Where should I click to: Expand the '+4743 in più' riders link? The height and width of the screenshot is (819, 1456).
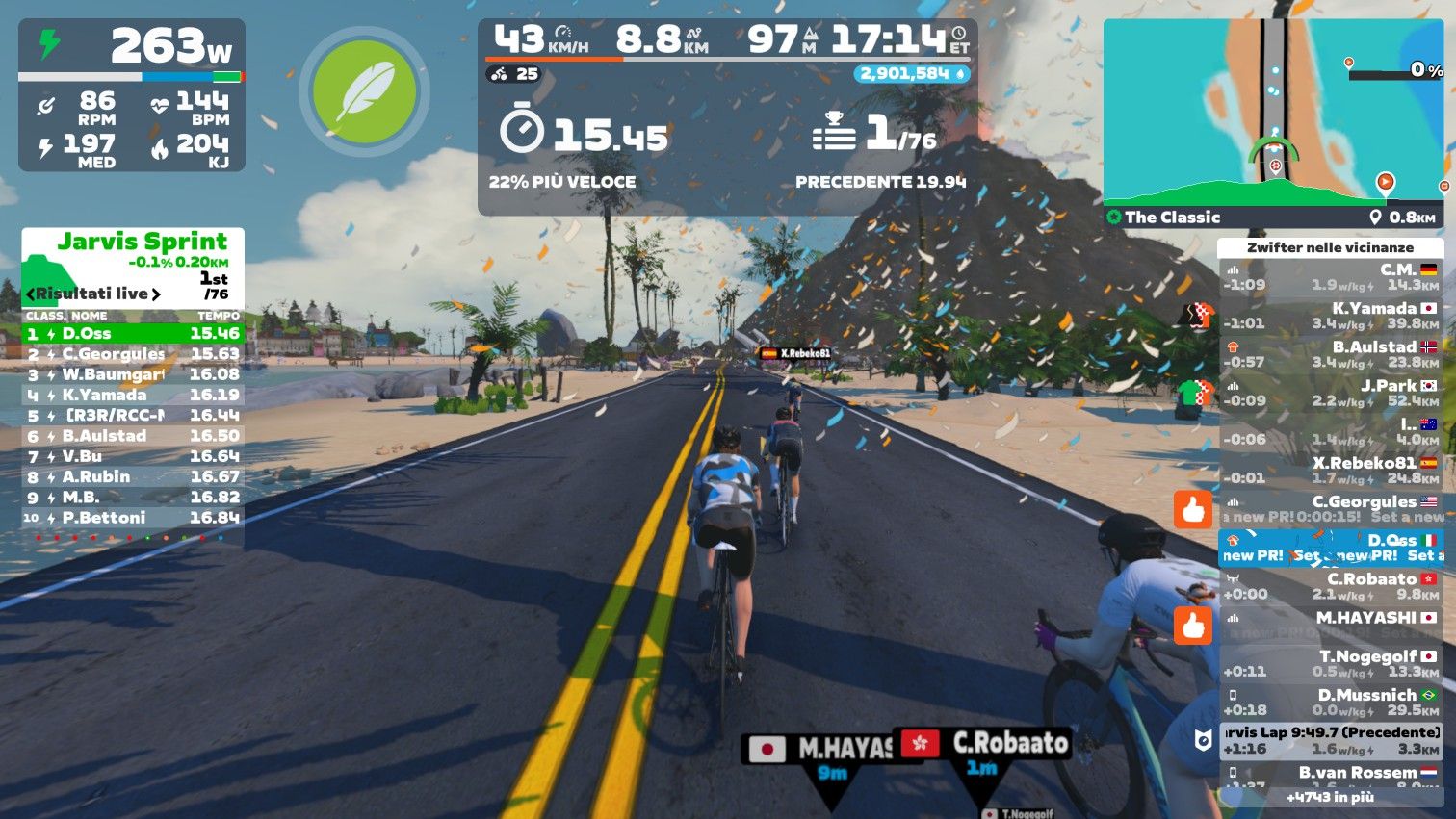coord(1330,797)
